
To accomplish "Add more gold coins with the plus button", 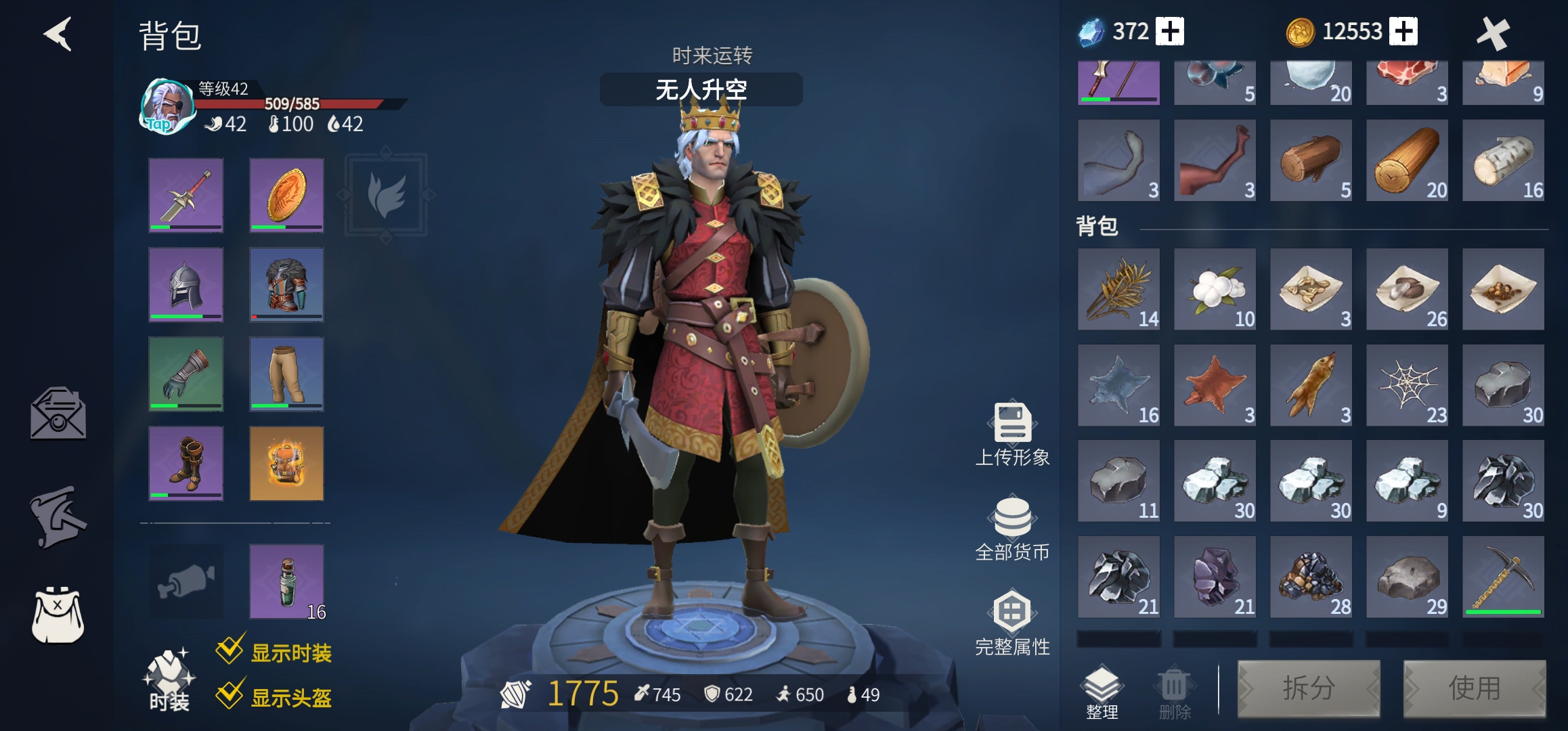I will coord(1403,32).
